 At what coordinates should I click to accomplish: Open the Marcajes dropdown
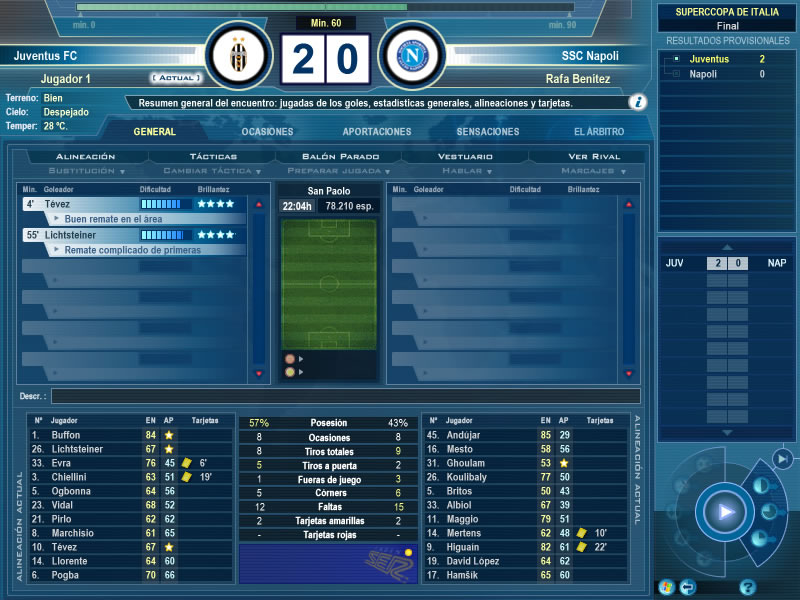pos(594,171)
